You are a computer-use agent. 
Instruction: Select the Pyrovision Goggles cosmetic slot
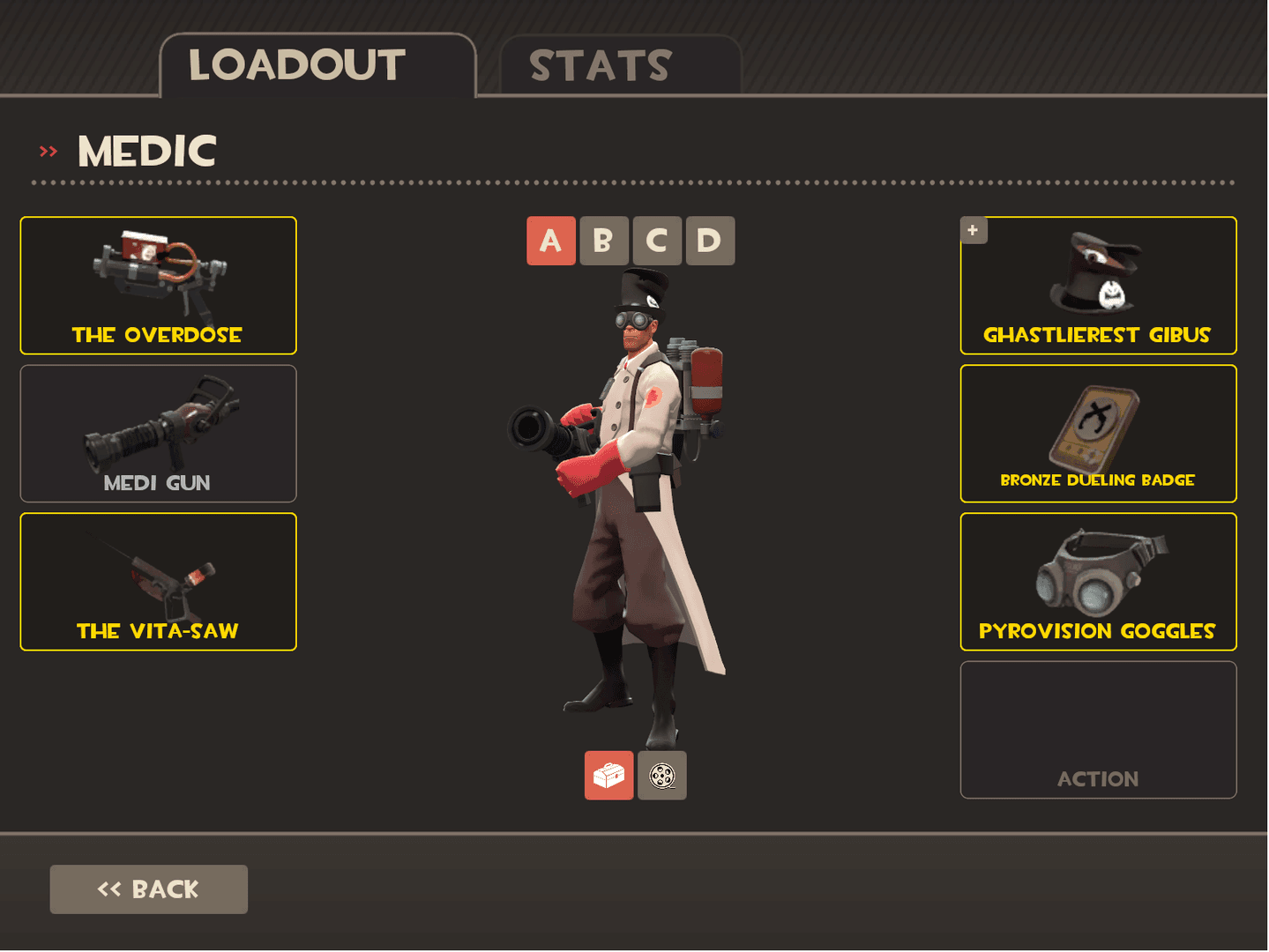[x=1098, y=581]
